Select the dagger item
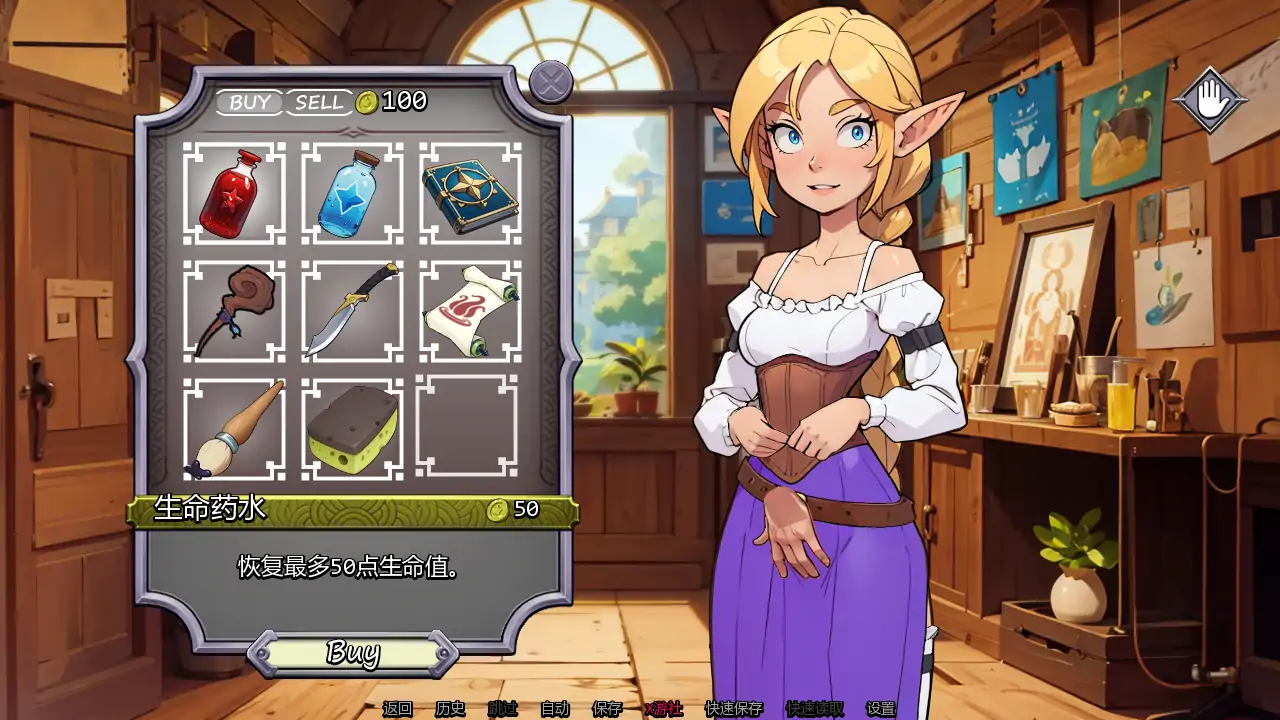This screenshot has height=720, width=1280. click(349, 310)
